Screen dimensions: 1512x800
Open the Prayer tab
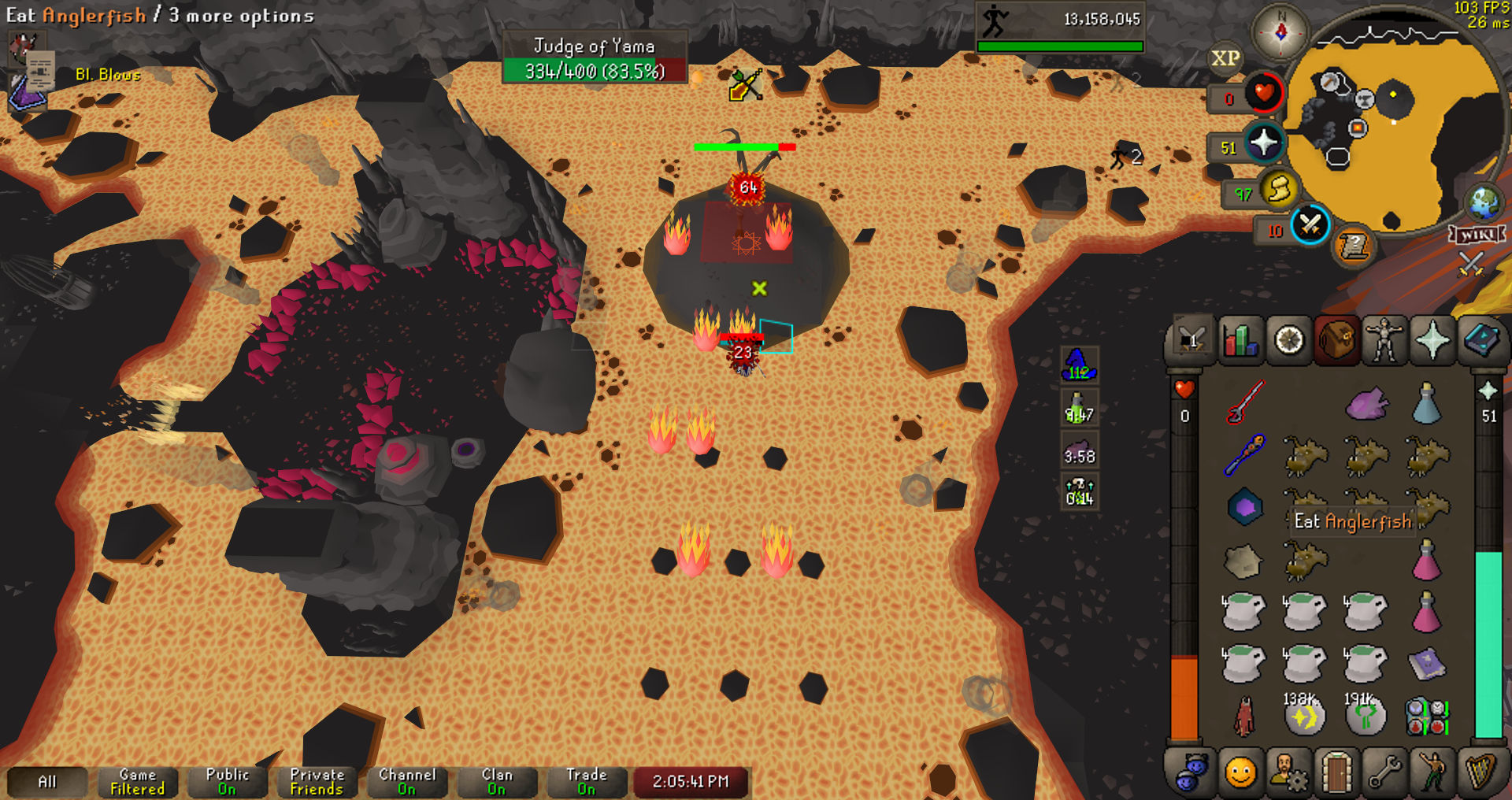(x=1432, y=341)
